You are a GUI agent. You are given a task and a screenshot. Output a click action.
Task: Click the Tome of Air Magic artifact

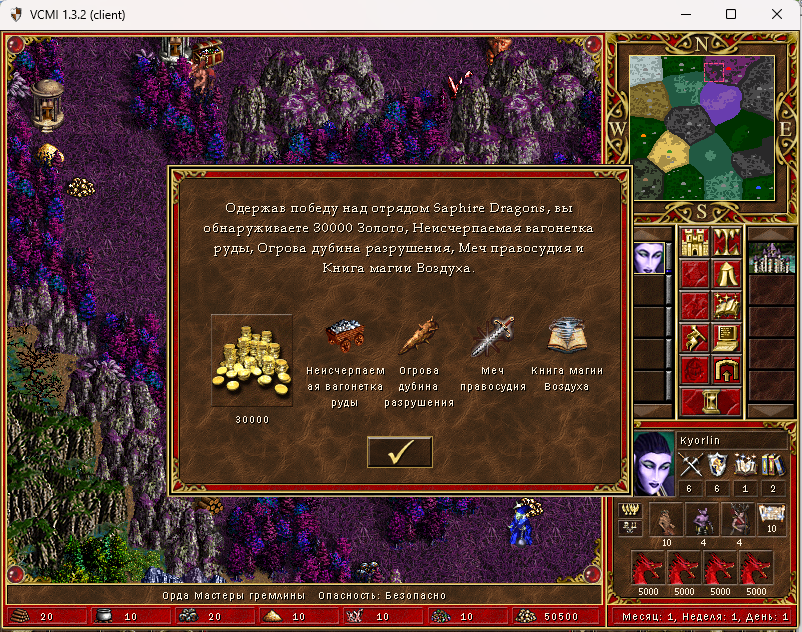pos(567,337)
